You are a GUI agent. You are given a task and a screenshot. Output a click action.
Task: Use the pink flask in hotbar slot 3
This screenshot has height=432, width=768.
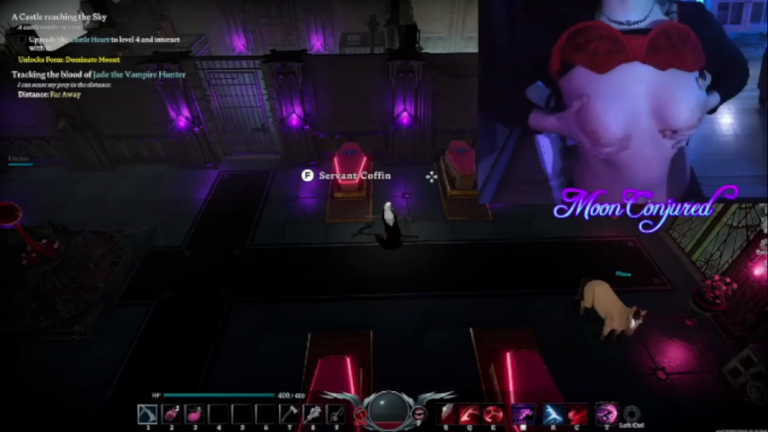click(194, 413)
